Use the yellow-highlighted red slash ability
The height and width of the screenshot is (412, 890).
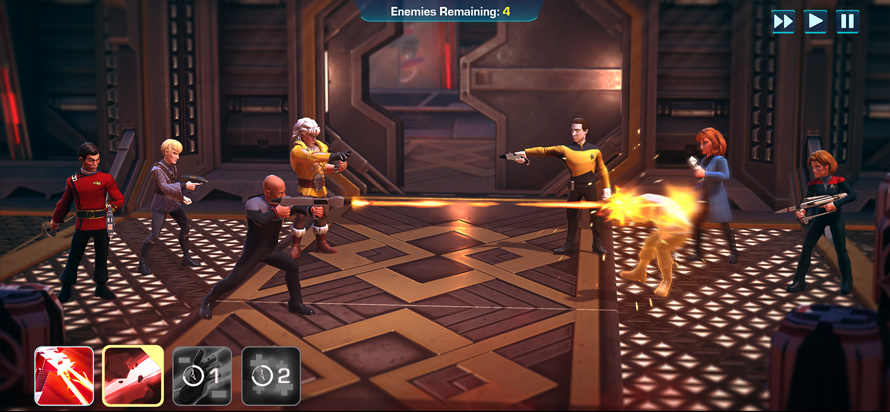tap(133, 376)
